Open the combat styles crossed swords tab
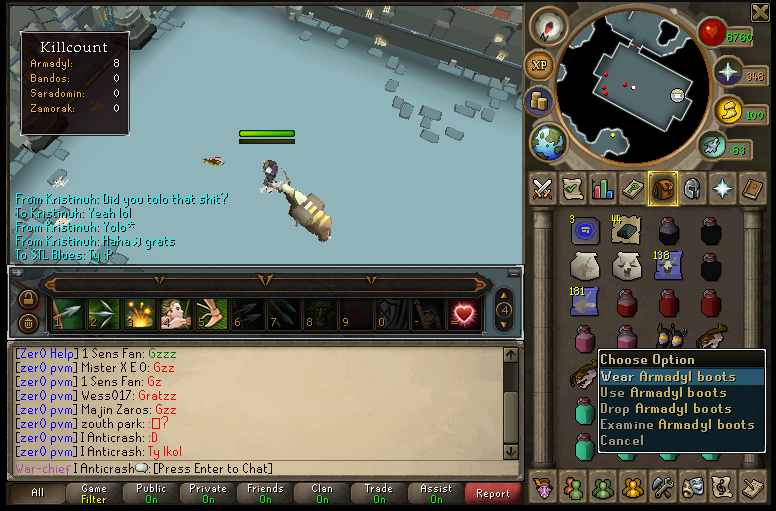Screen dimensions: 776x511 [543, 188]
